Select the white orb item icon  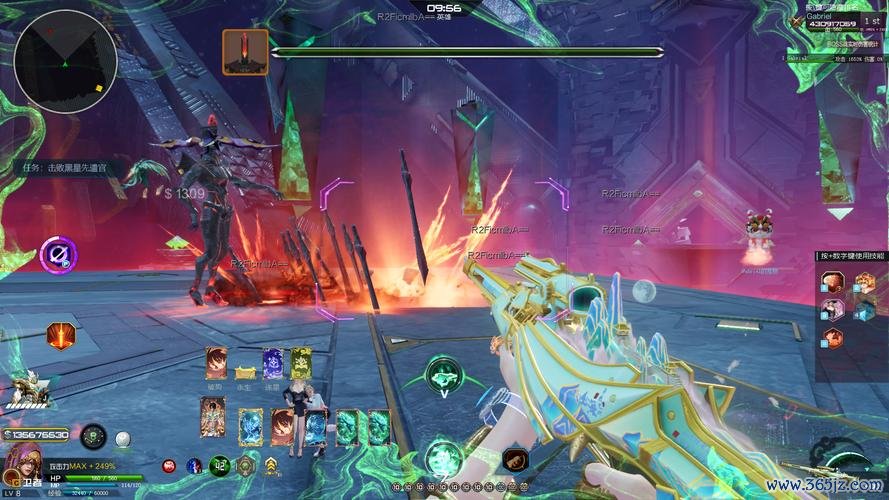[123, 438]
